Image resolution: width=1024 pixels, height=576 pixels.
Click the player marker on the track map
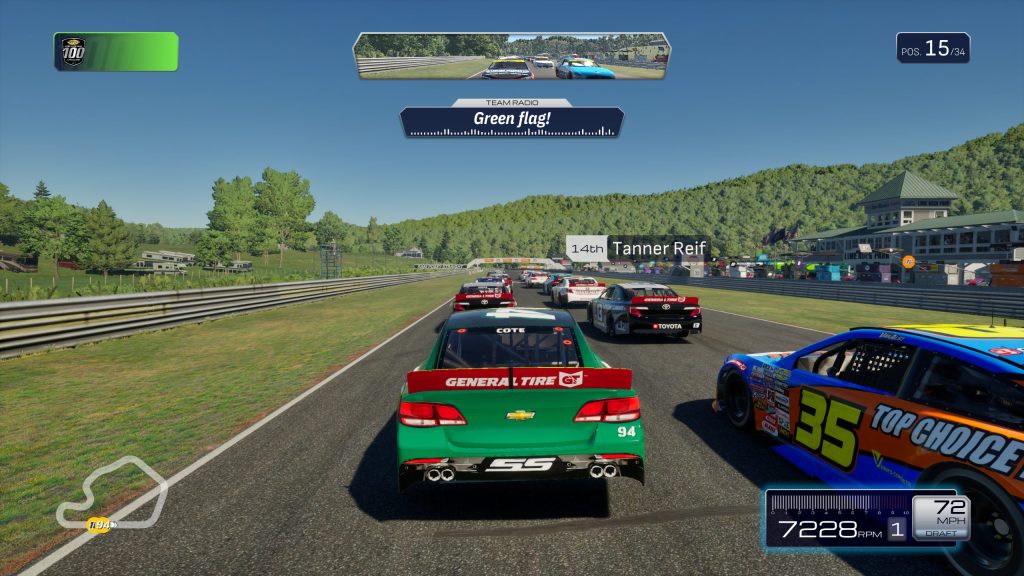coord(99,524)
